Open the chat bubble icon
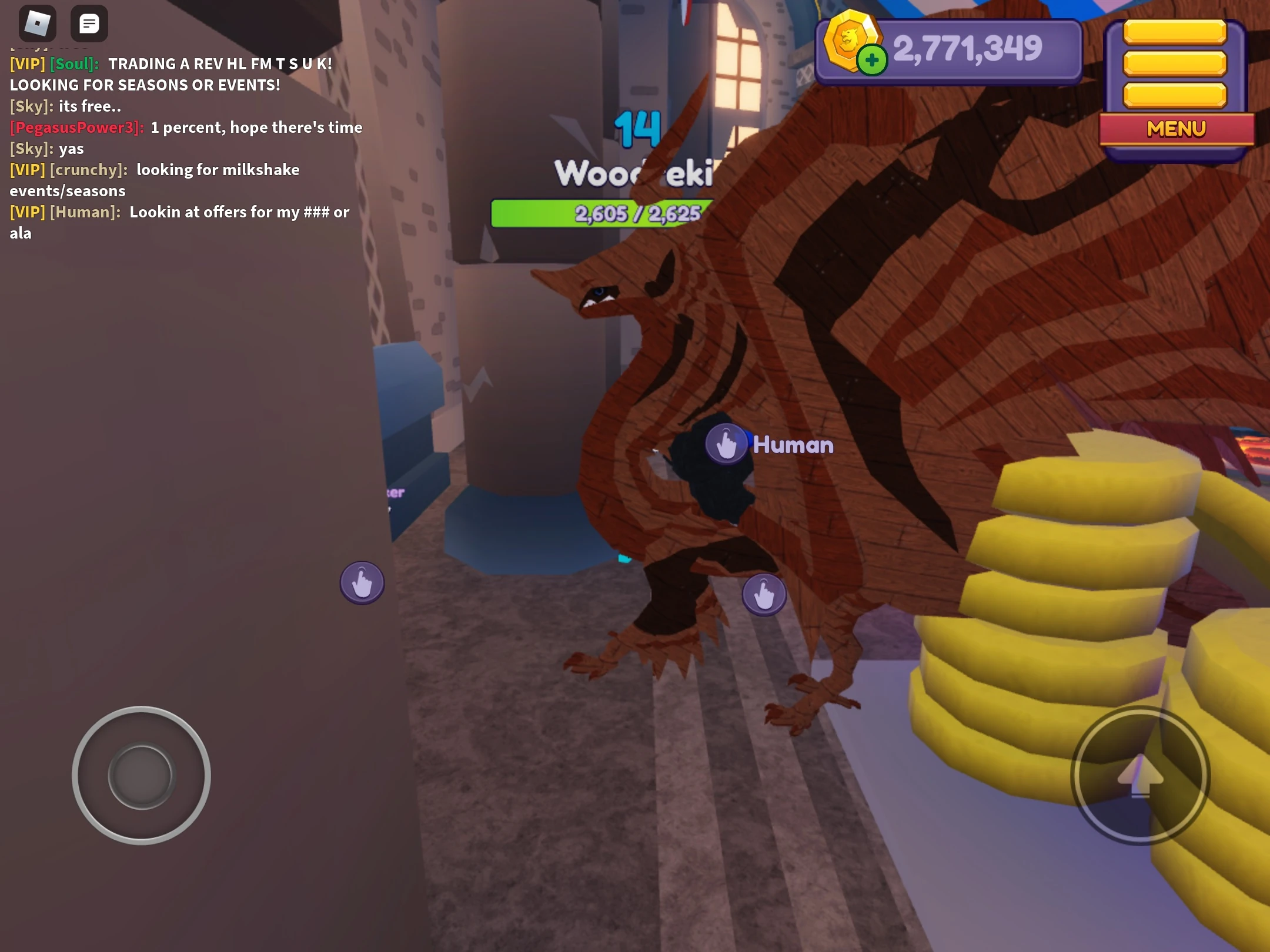 click(89, 24)
